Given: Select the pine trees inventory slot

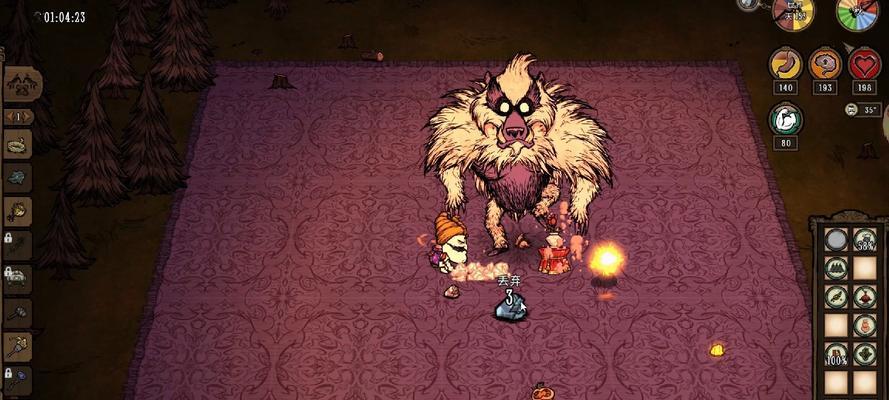Looking at the screenshot, I should pyautogui.click(x=836, y=268).
